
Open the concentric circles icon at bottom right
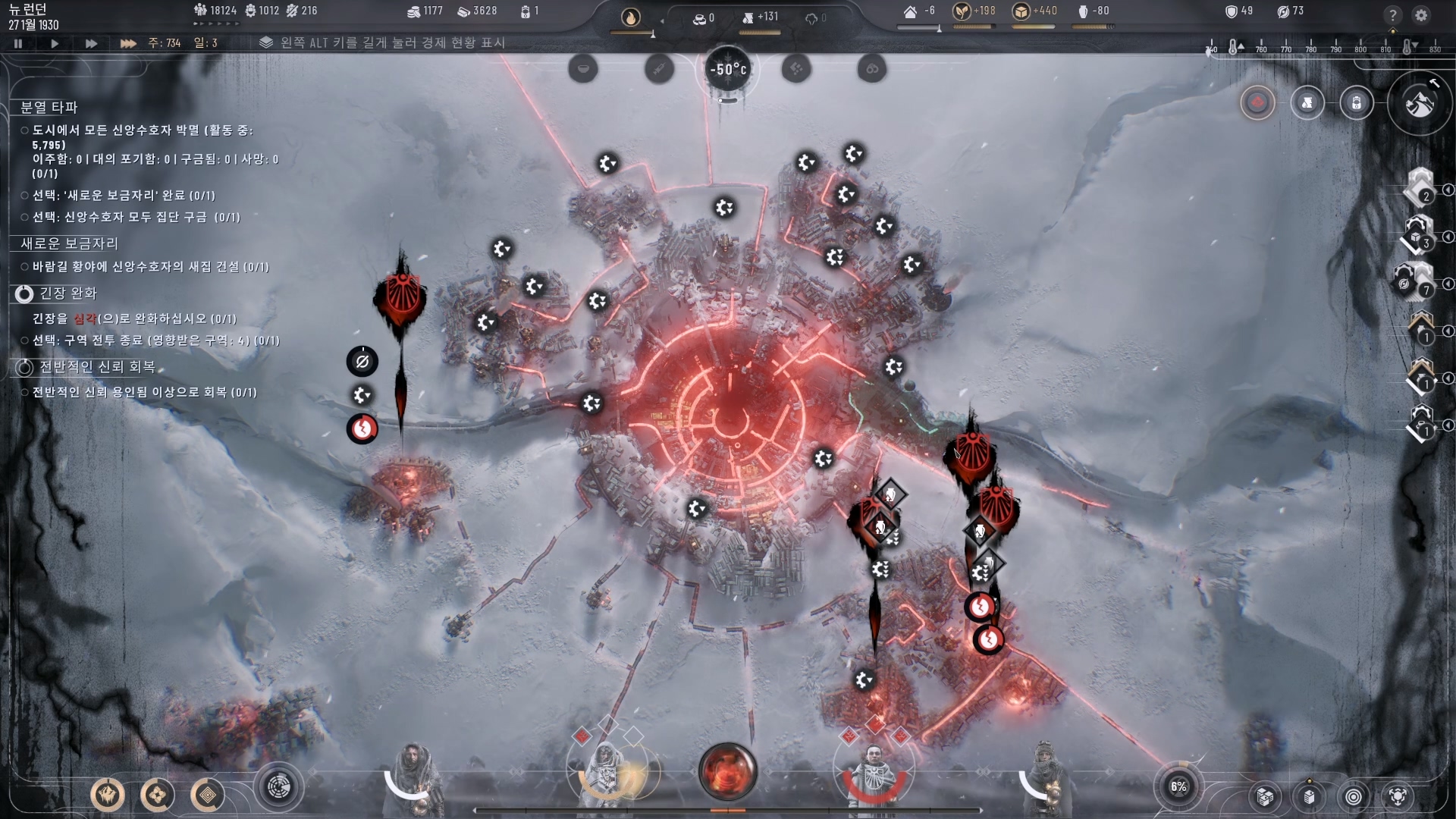[1354, 796]
